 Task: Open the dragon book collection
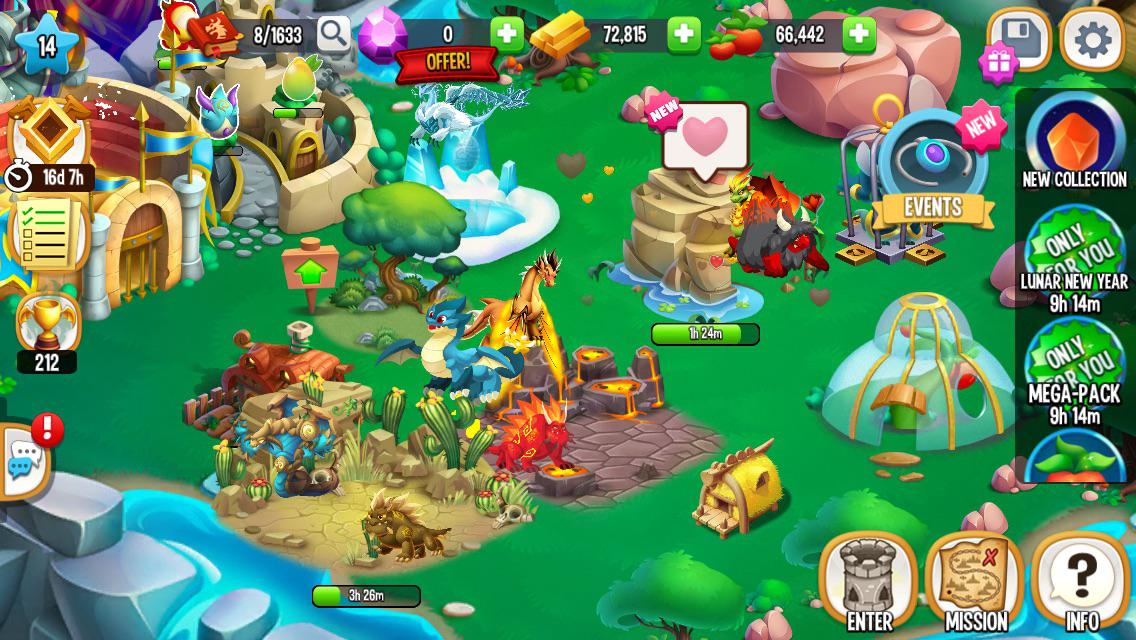217,33
